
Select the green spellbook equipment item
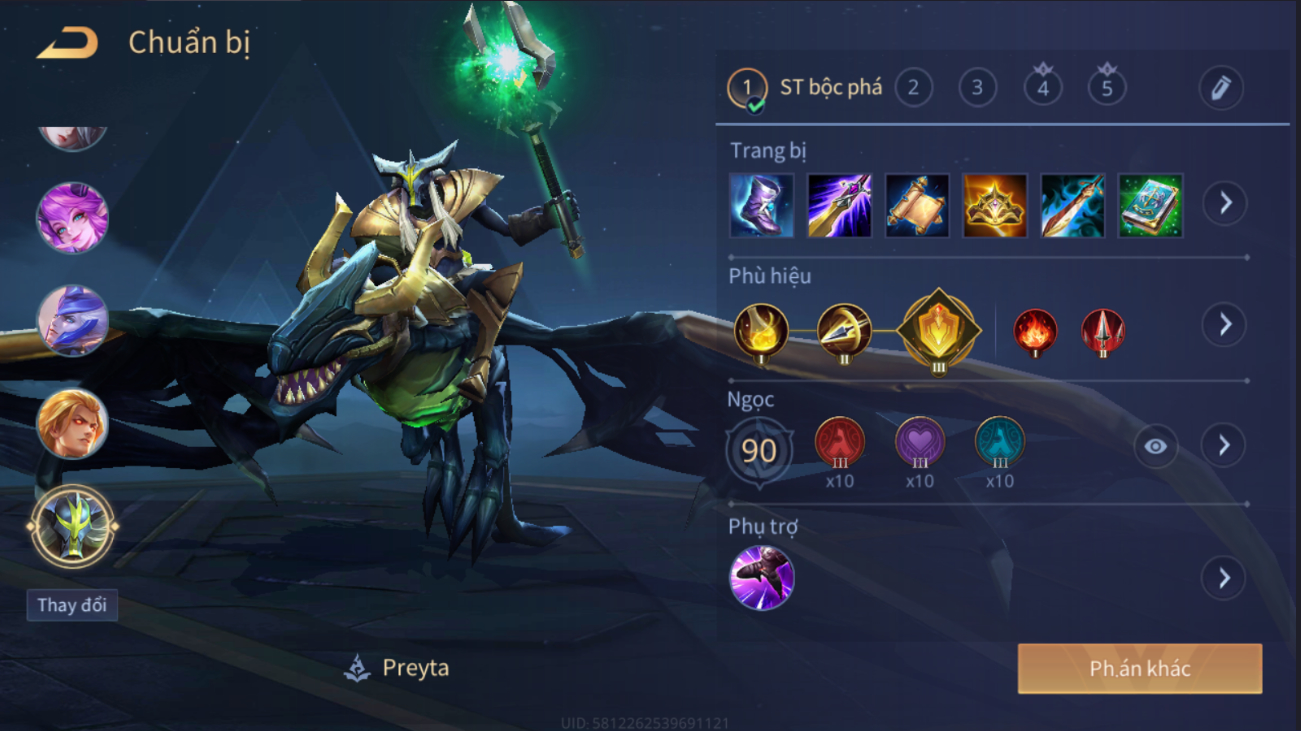pos(1150,205)
